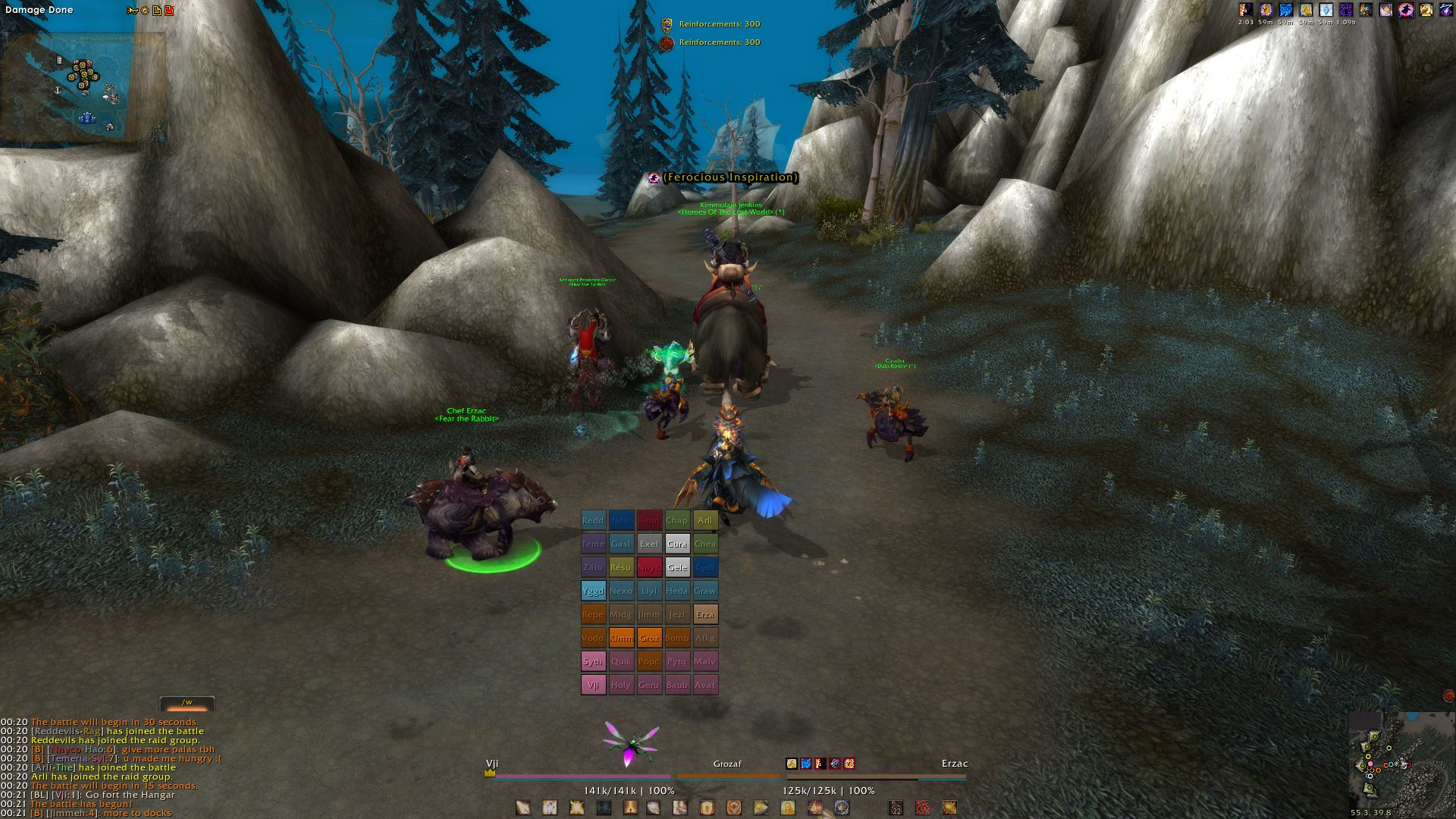Open the damage meter gear settings icon

(144, 10)
